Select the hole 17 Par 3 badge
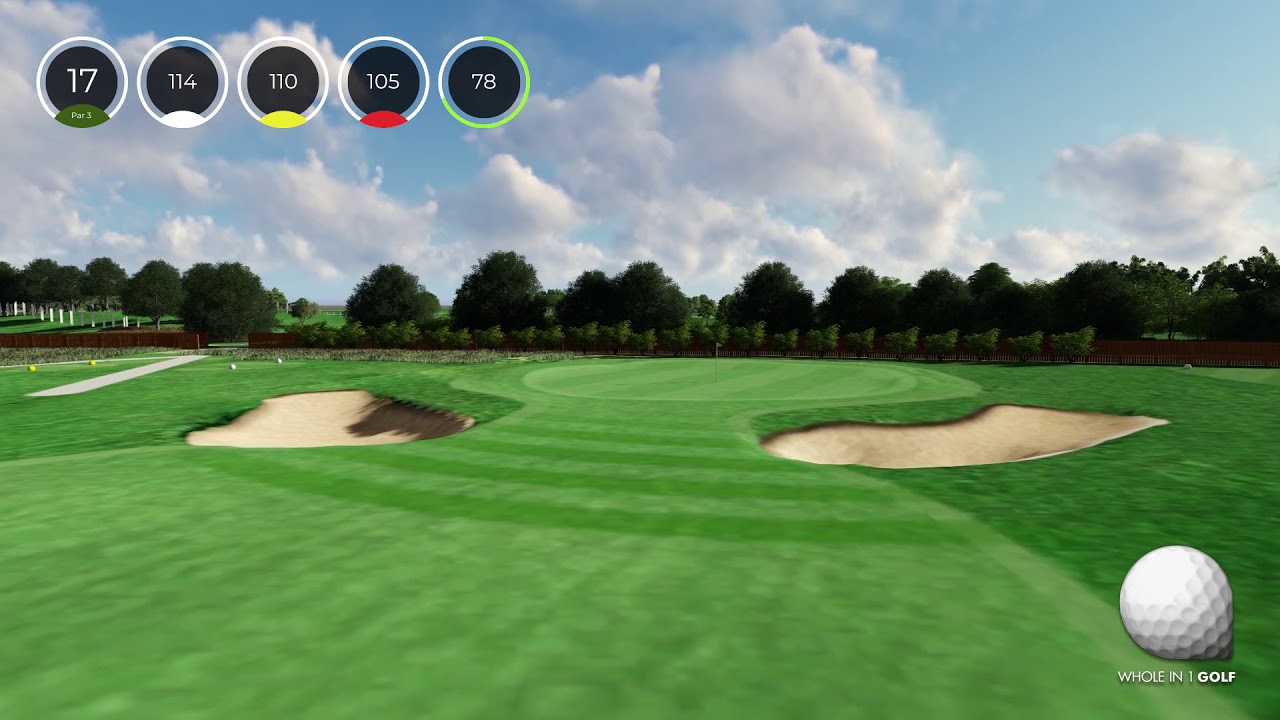Image resolution: width=1280 pixels, height=720 pixels. [82, 82]
